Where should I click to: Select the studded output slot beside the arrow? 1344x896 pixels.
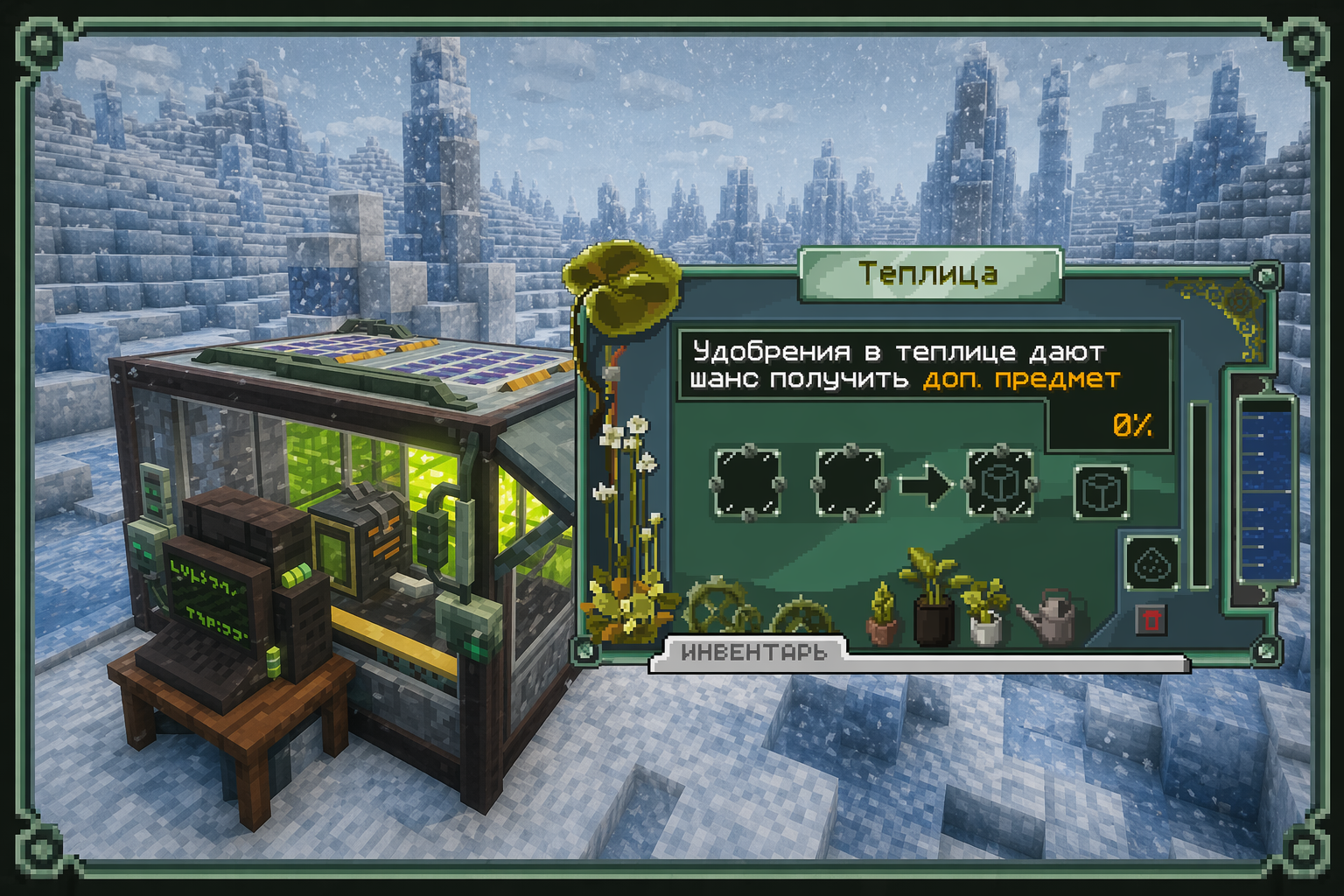coord(999,484)
